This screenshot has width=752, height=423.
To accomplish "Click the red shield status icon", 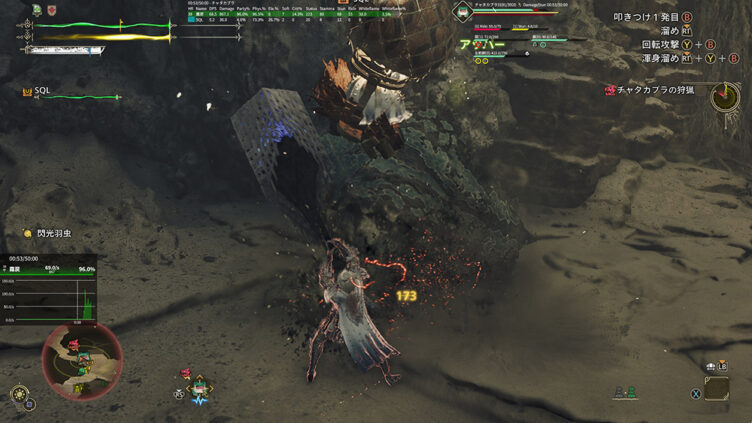I will pos(52,10).
